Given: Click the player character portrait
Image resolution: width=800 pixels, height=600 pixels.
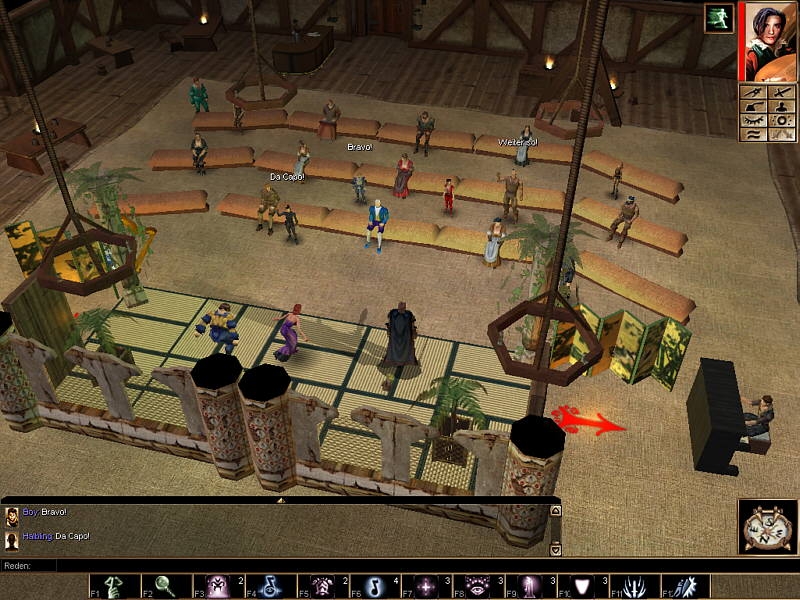Looking at the screenshot, I should (x=768, y=42).
